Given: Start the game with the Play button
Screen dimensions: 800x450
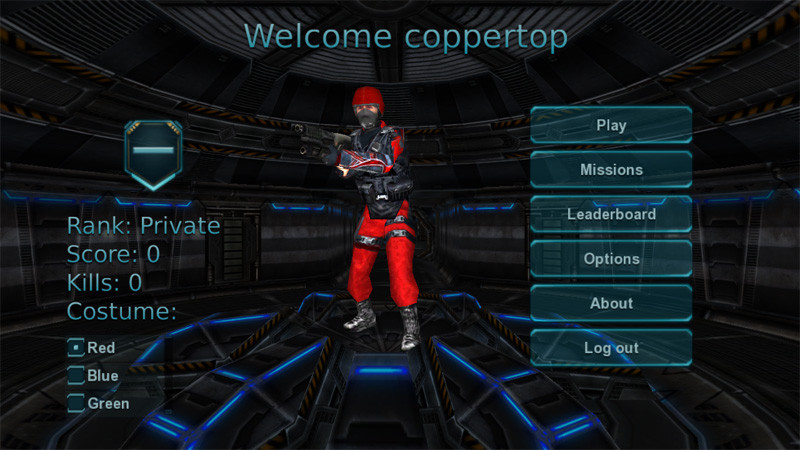Looking at the screenshot, I should pos(611,126).
